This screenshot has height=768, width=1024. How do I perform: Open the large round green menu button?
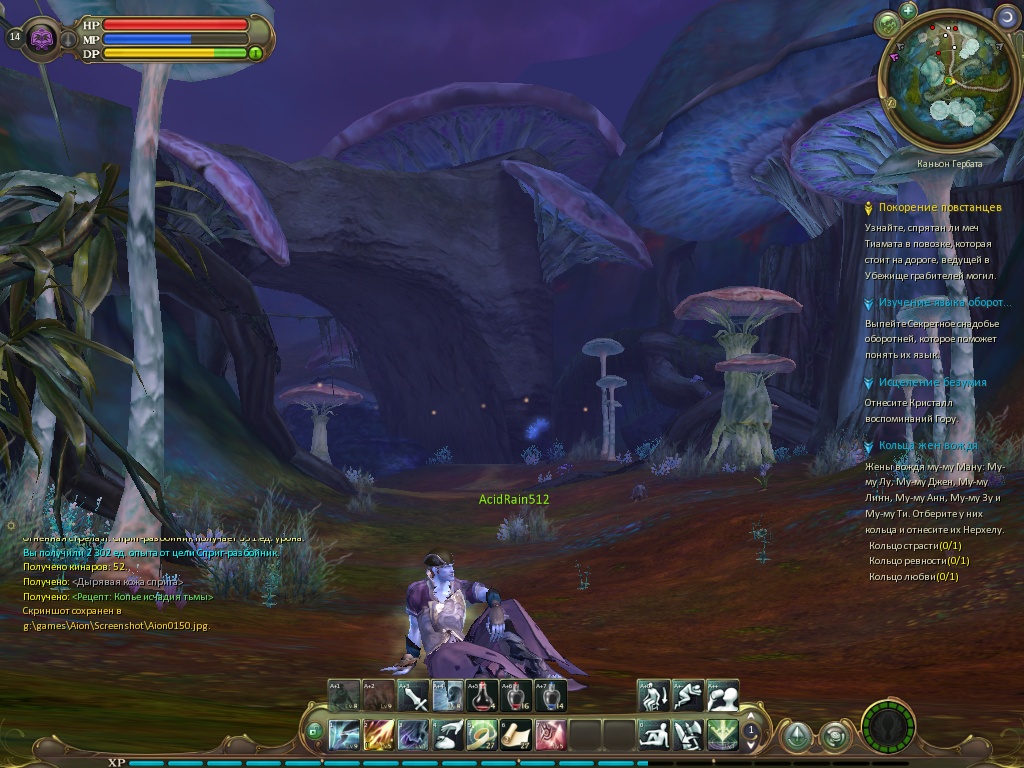889,729
